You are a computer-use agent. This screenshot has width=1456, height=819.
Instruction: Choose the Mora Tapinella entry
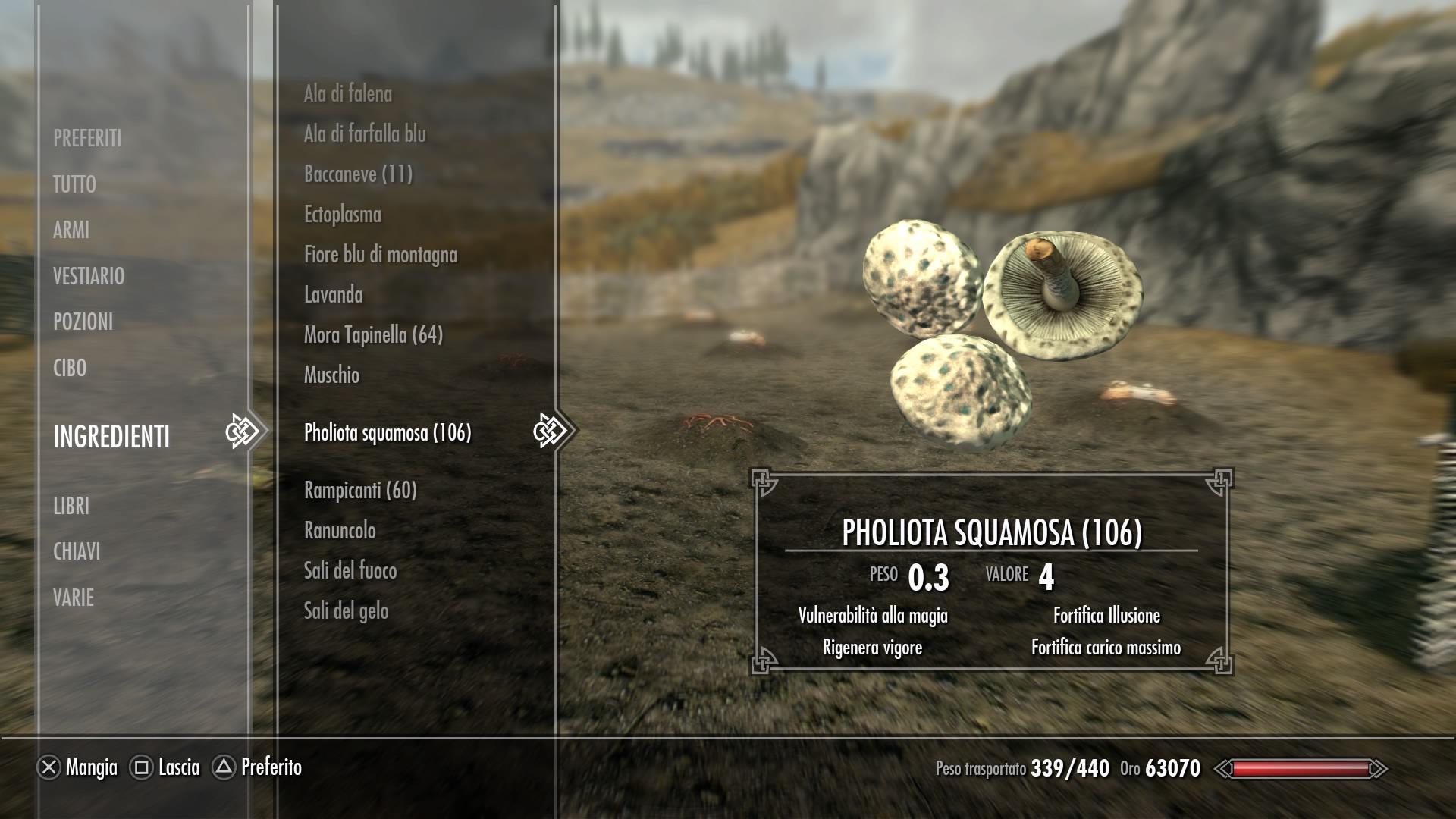373,335
